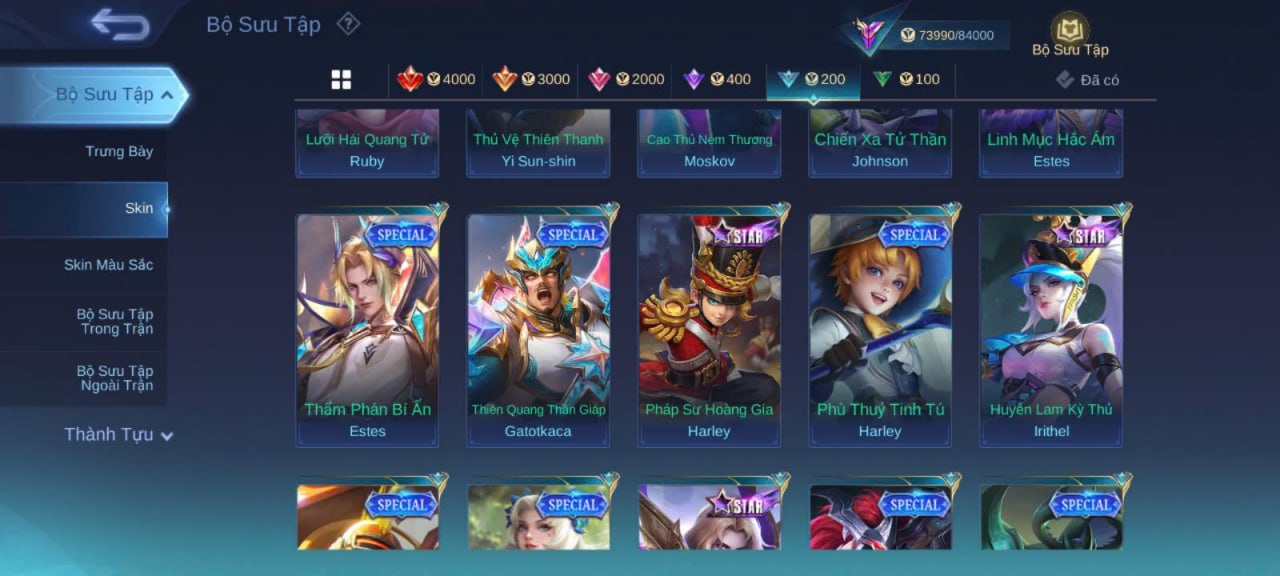
Task: Switch to the 3000 point tier tab
Action: (531, 80)
